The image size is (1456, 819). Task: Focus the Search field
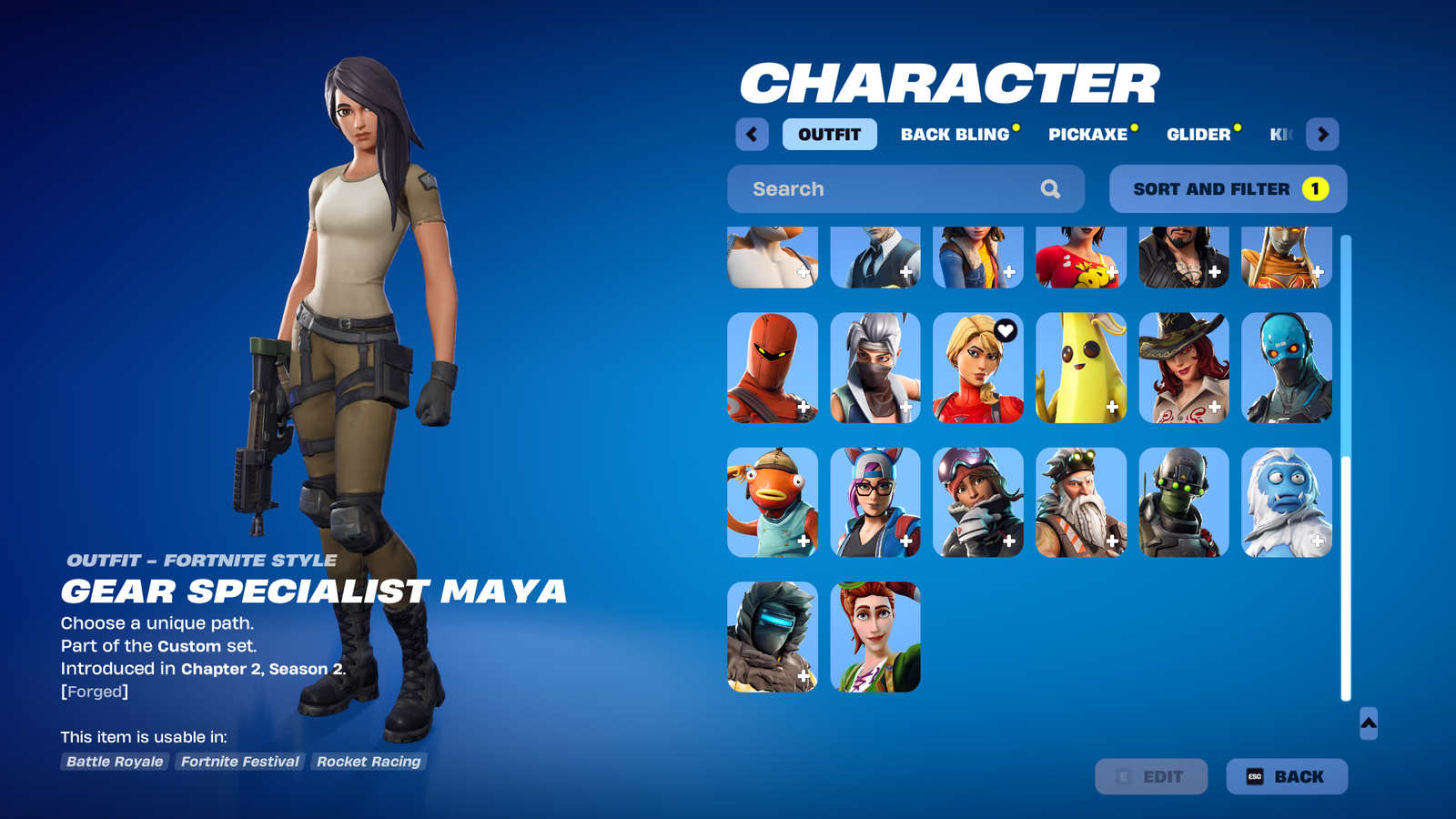(892, 189)
